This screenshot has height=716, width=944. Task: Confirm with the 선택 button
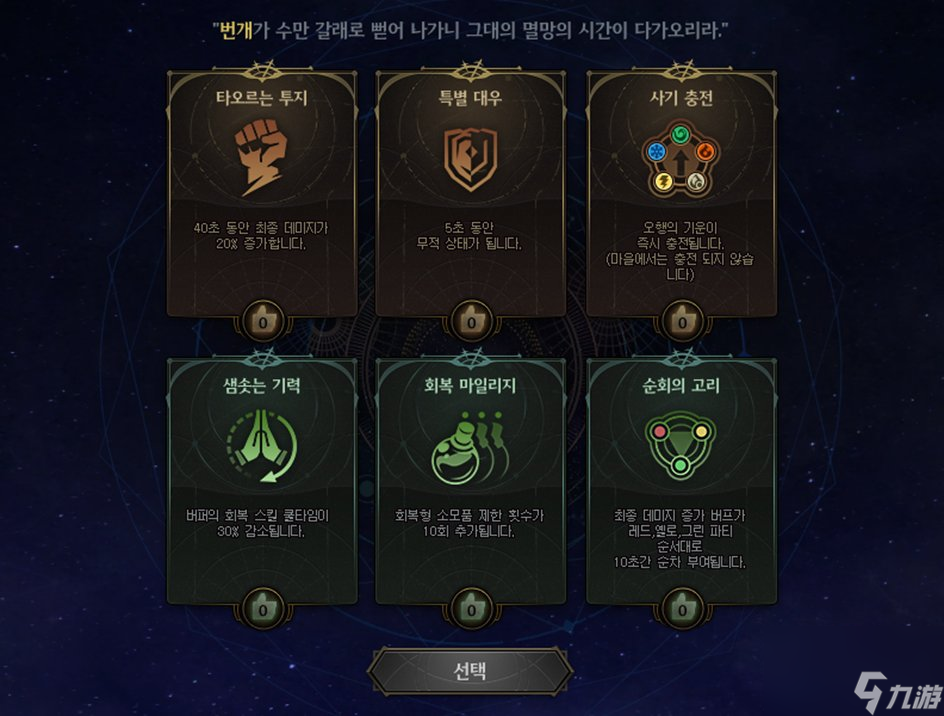pyautogui.click(x=470, y=670)
